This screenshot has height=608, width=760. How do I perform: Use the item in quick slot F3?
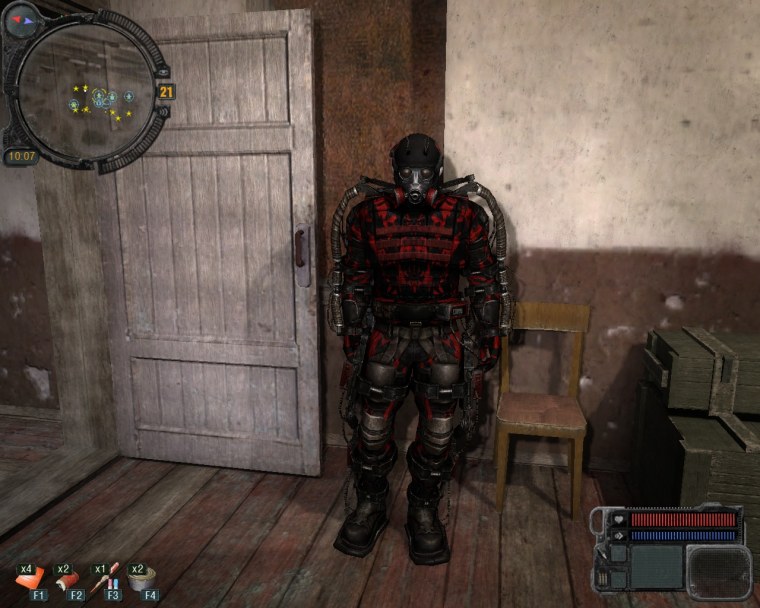106,580
